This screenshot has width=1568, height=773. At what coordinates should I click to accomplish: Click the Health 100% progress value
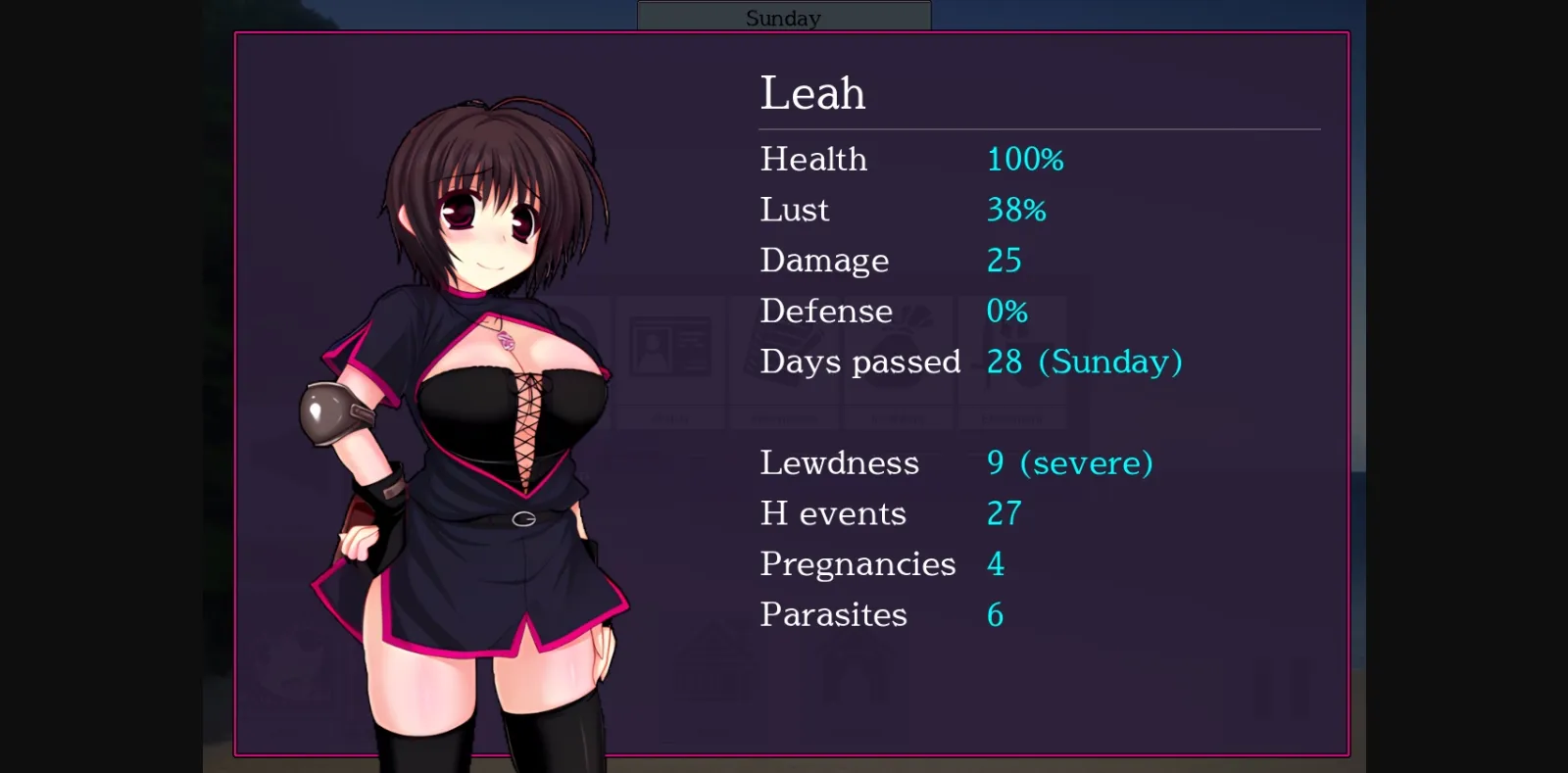pos(1024,160)
